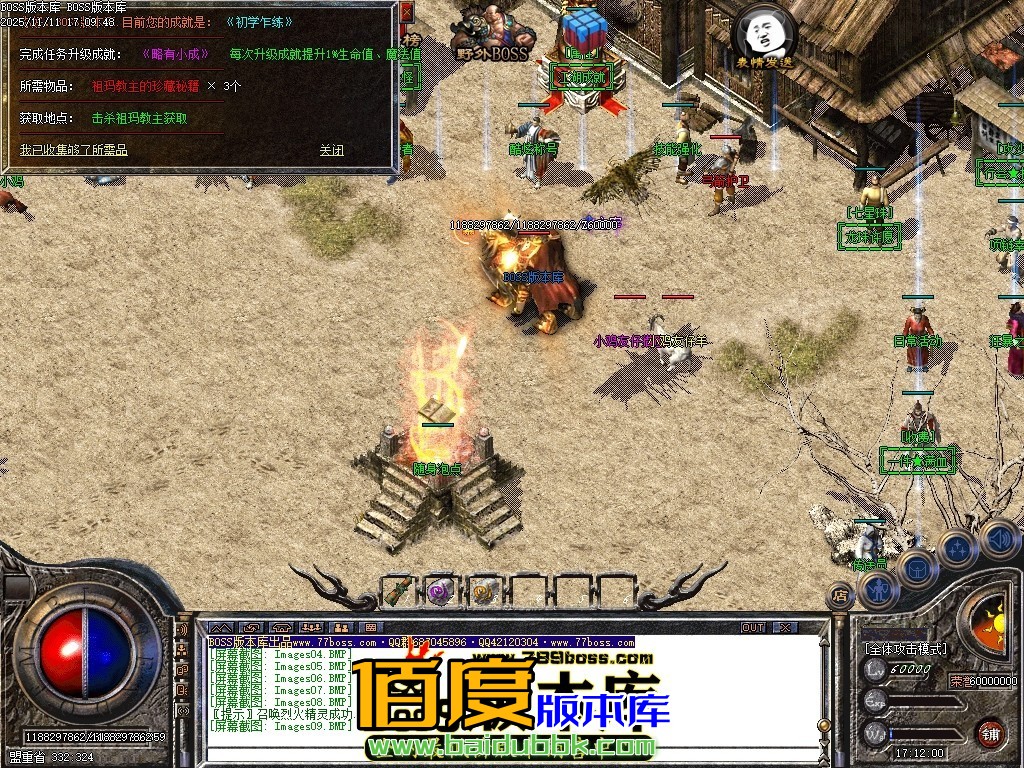This screenshot has height=768, width=1024.
Task: Open the skills button with sparkle stars
Action: pyautogui.click(x=956, y=549)
